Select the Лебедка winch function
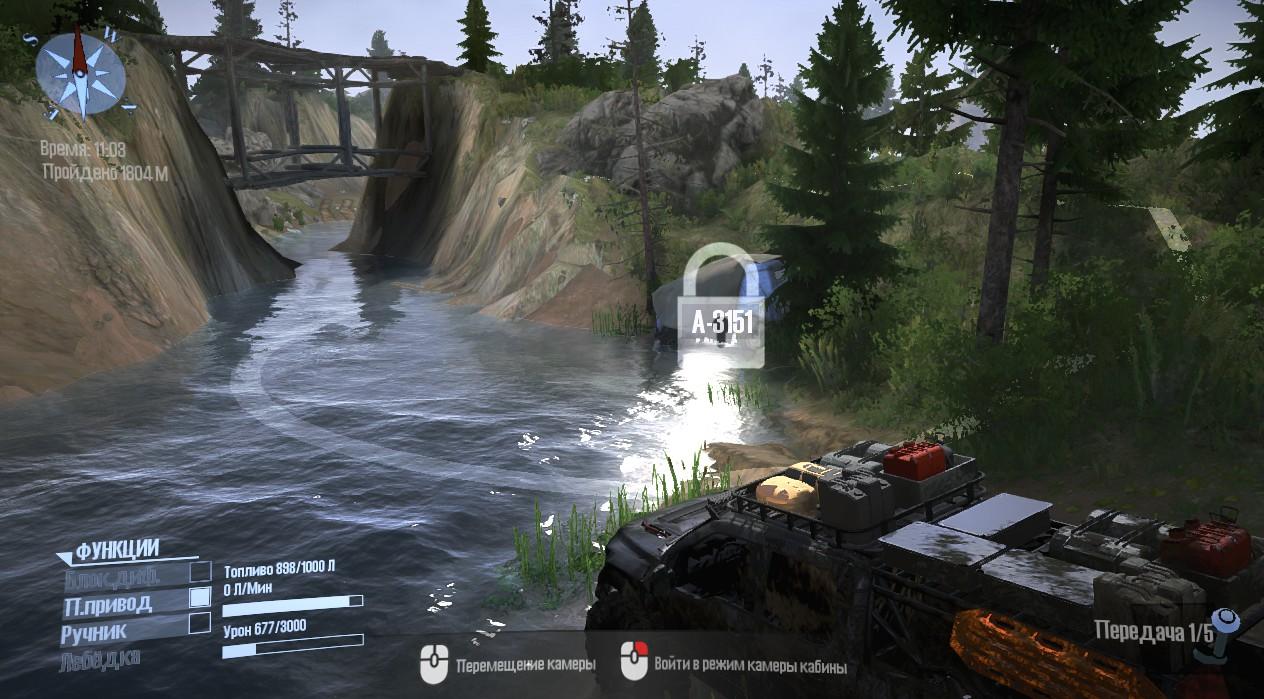 [100, 658]
